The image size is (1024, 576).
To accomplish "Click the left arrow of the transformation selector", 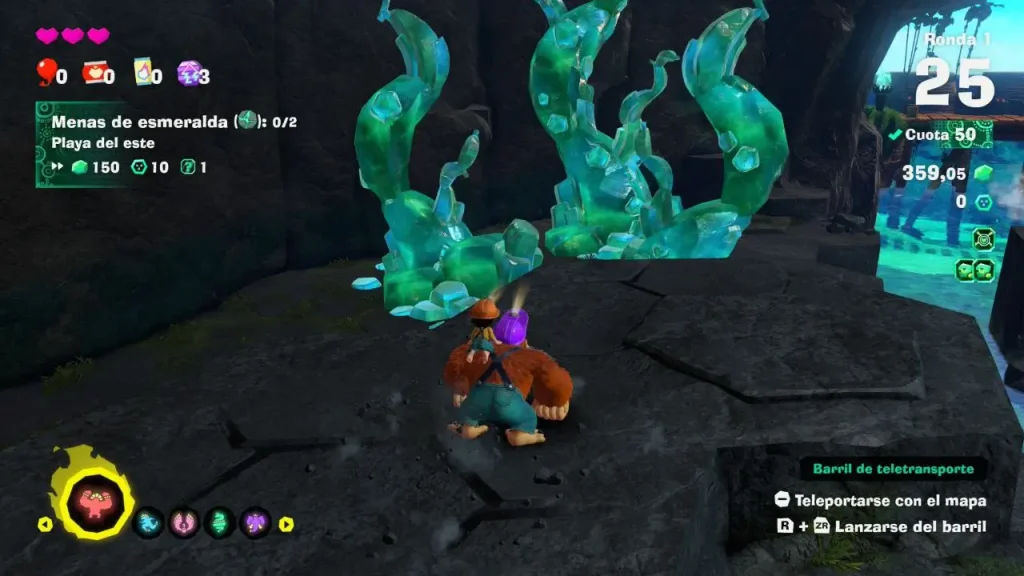I will click(45, 523).
